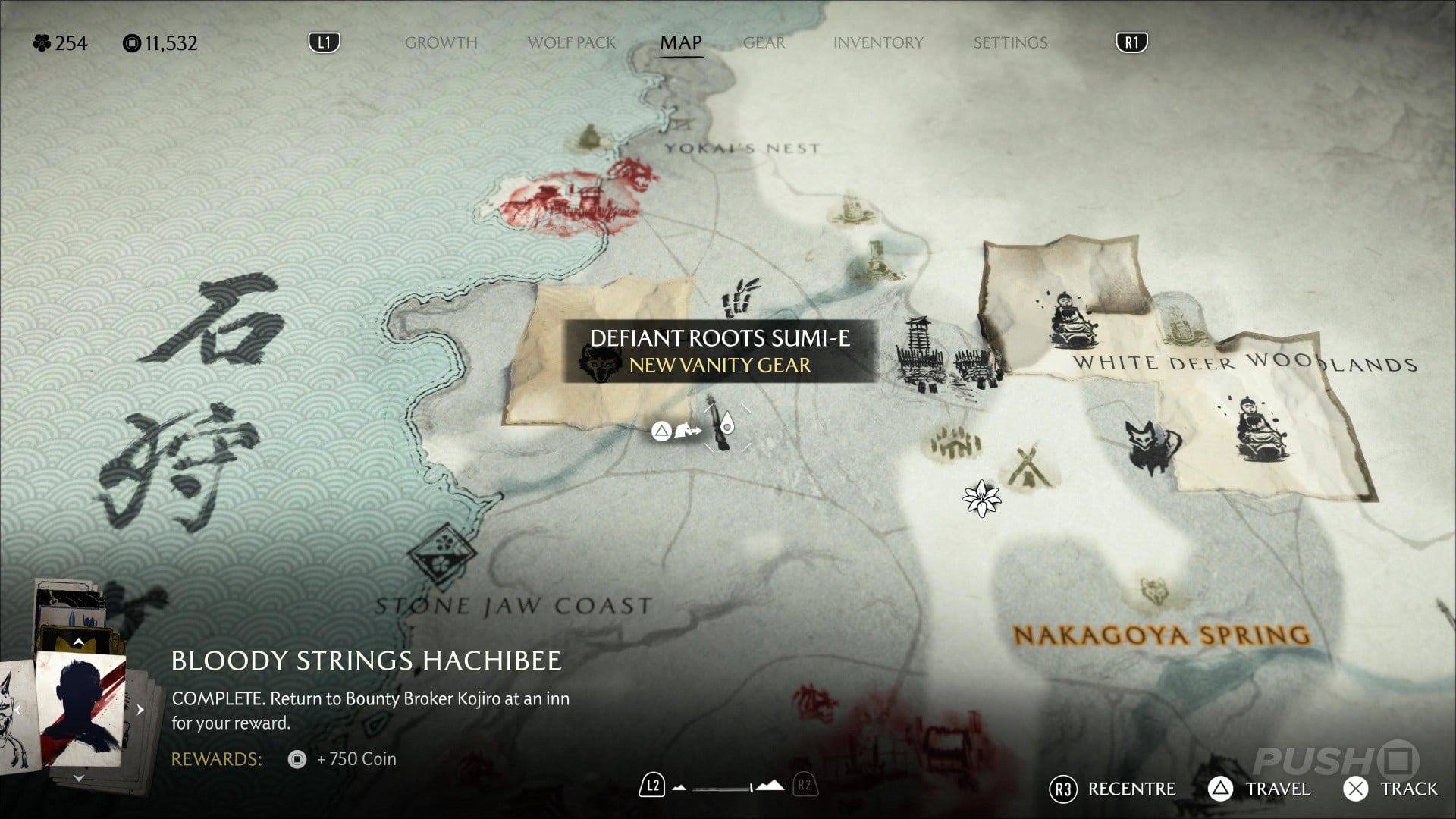The height and width of the screenshot is (819, 1456).
Task: Show the next quest card with right arrow
Action: (x=140, y=710)
